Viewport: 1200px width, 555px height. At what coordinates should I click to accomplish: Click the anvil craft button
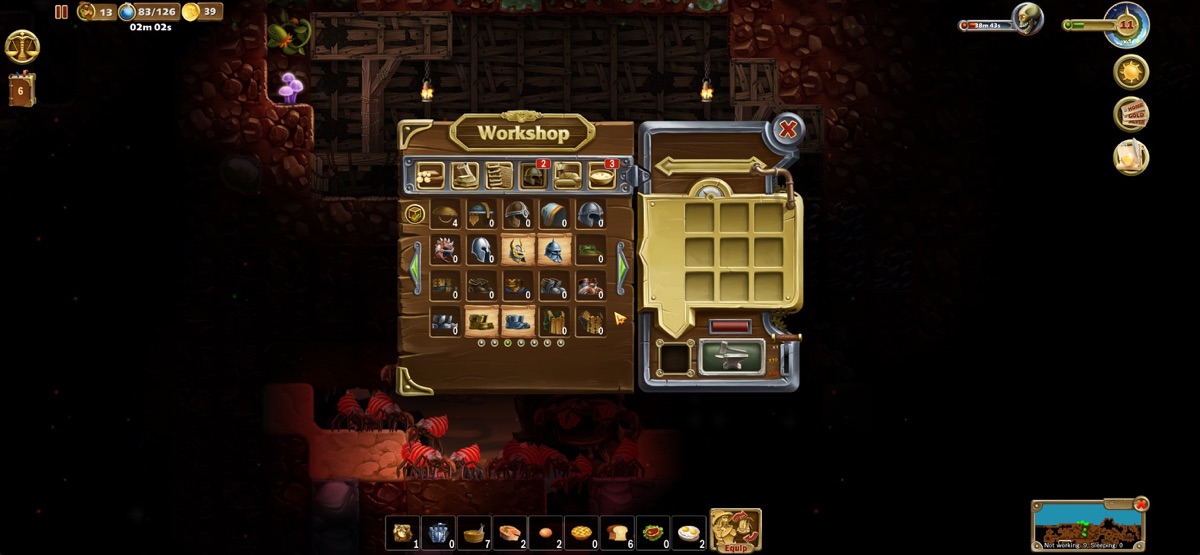click(x=731, y=357)
